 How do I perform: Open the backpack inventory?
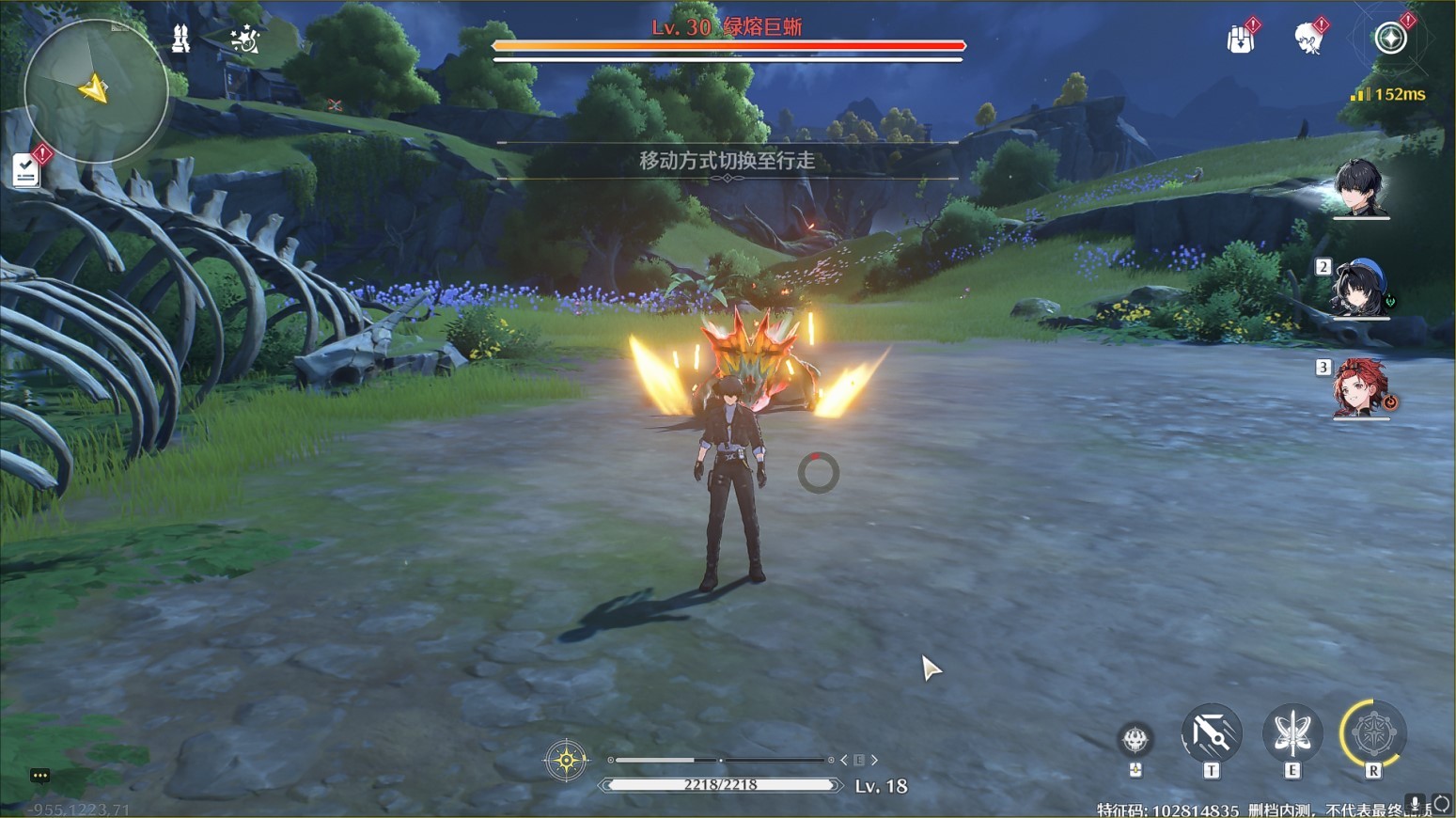click(x=1241, y=39)
